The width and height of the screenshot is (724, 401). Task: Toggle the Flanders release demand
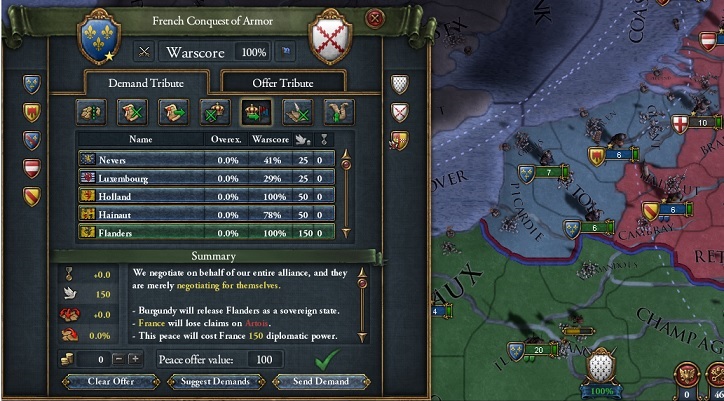pyautogui.click(x=208, y=232)
